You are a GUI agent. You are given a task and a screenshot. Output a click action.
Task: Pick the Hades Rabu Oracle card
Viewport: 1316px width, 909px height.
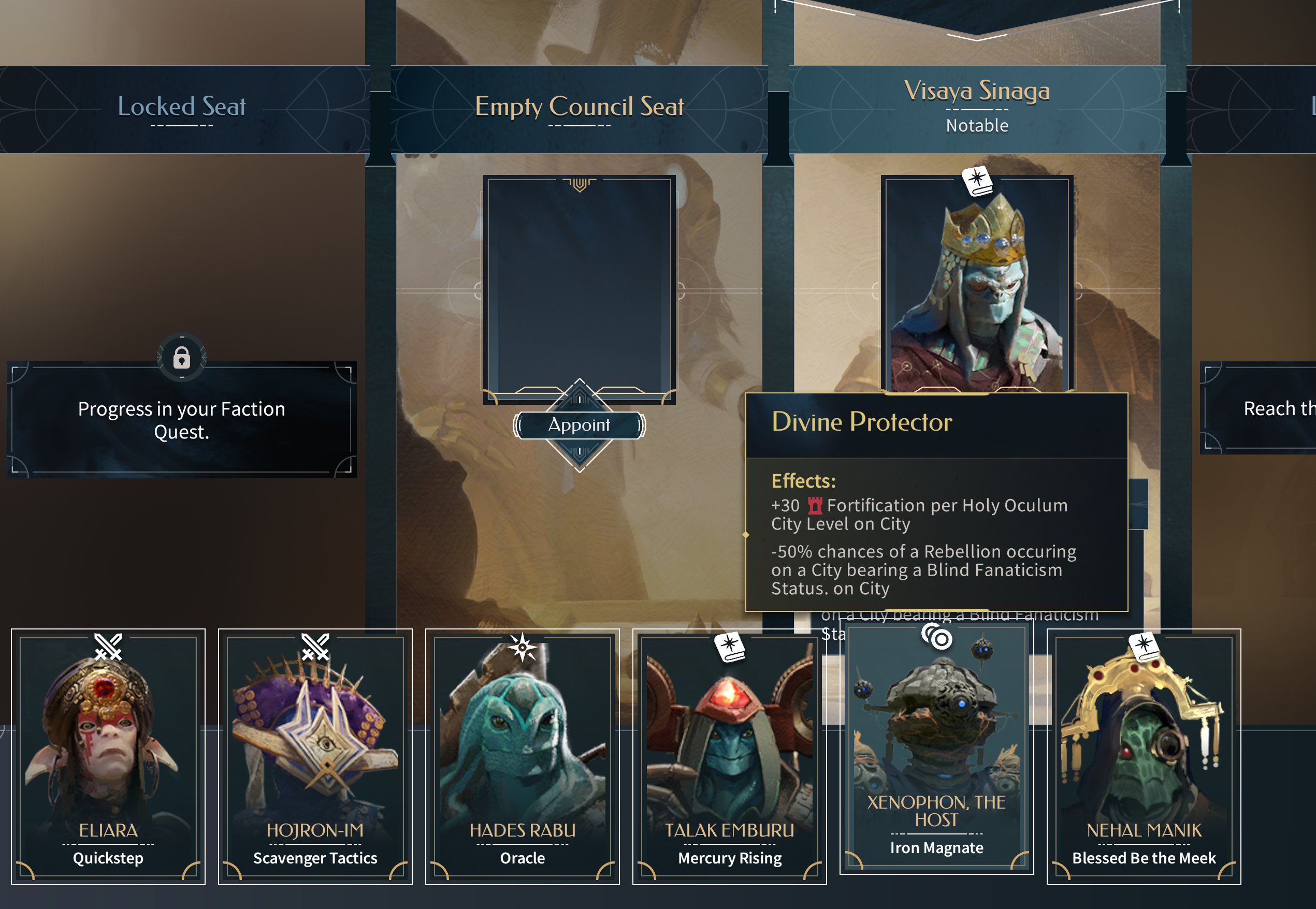tap(522, 756)
